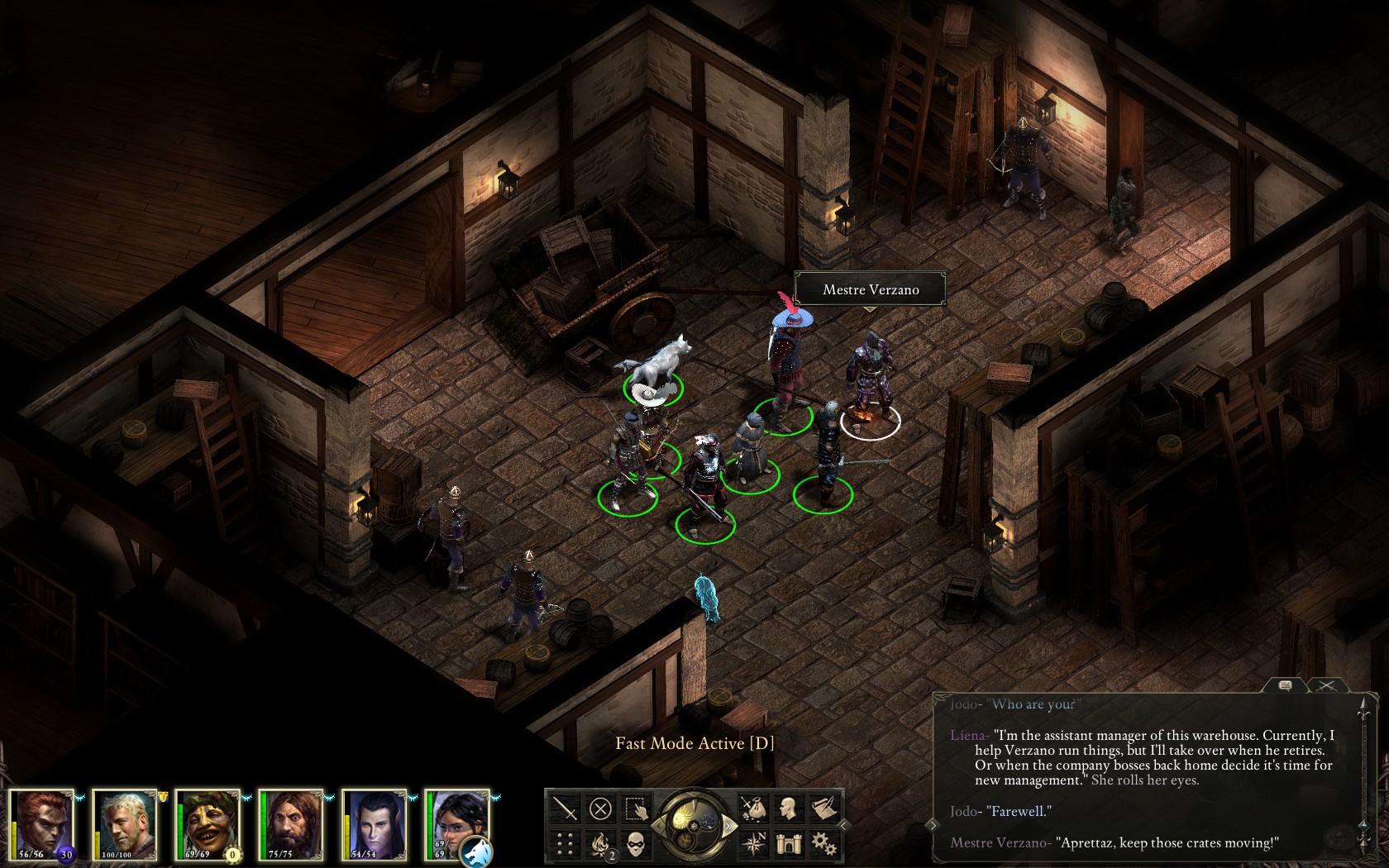
Task: Open the Options gears icon
Action: (824, 845)
